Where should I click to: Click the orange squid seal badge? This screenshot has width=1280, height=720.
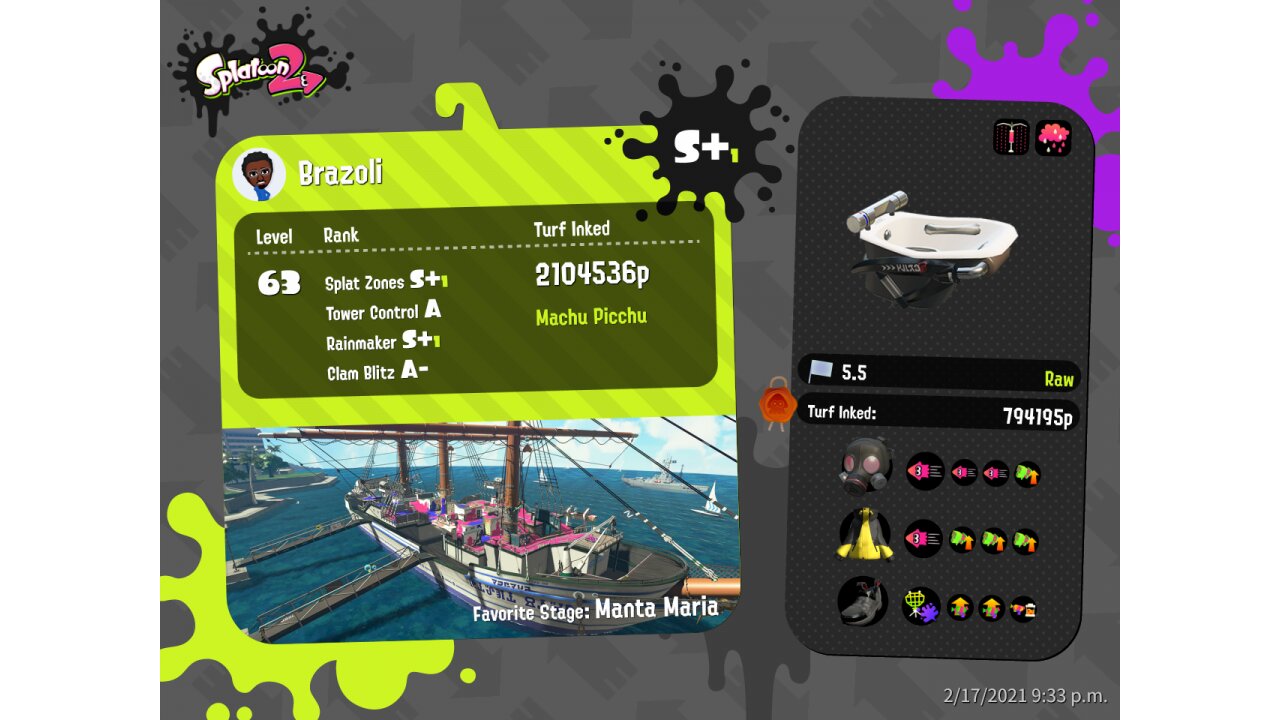pos(777,405)
